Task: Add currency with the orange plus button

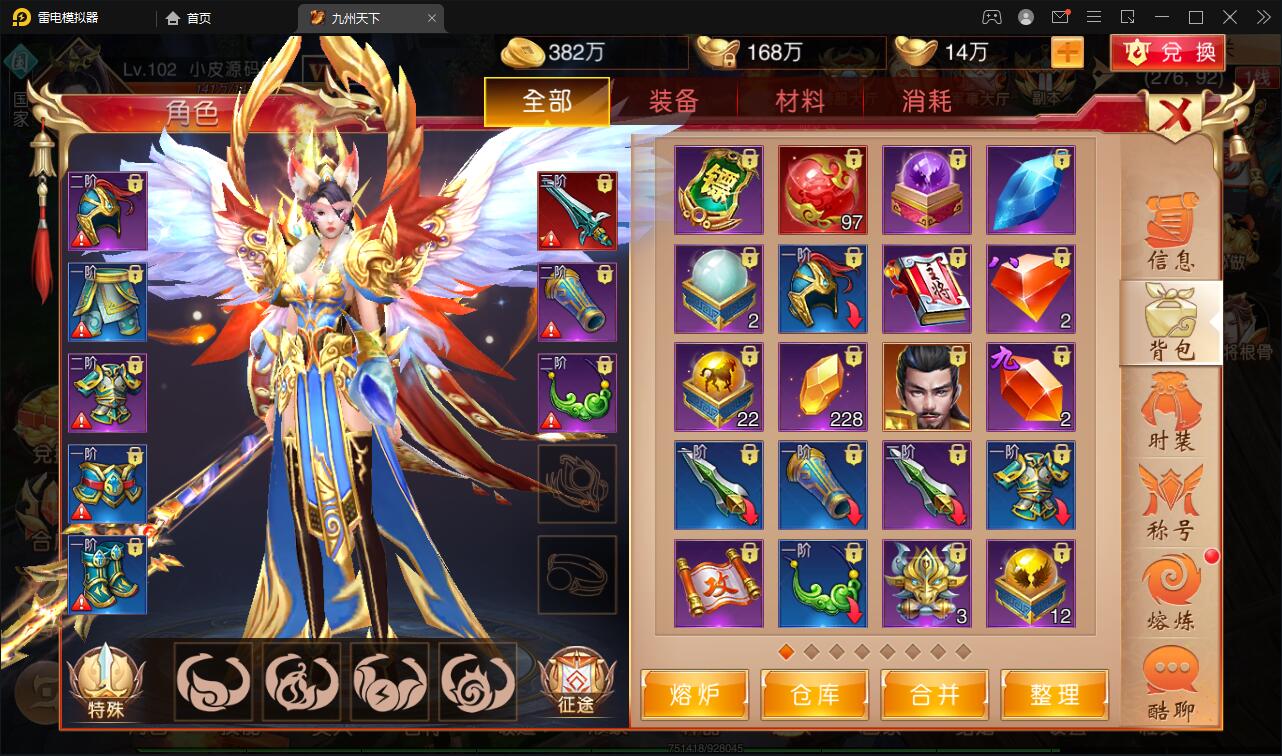Action: pos(1067,52)
